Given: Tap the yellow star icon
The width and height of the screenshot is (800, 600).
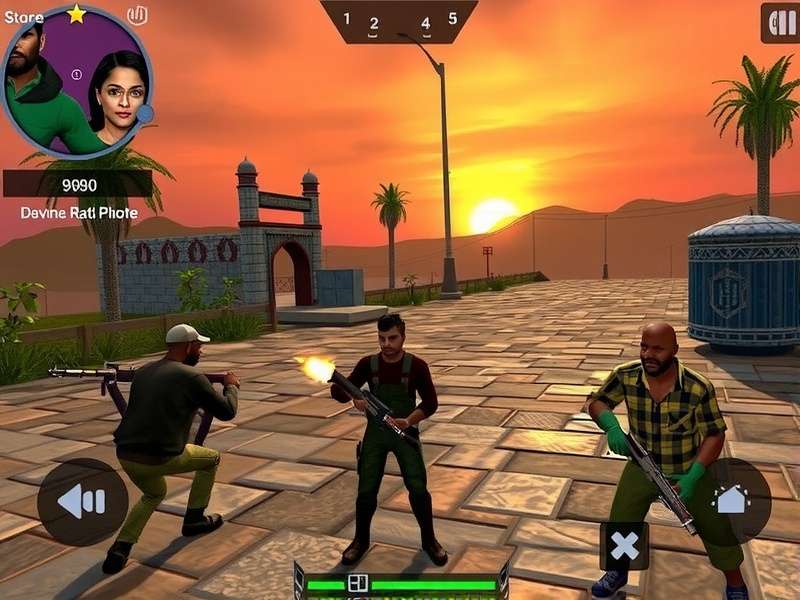Looking at the screenshot, I should click(x=77, y=14).
